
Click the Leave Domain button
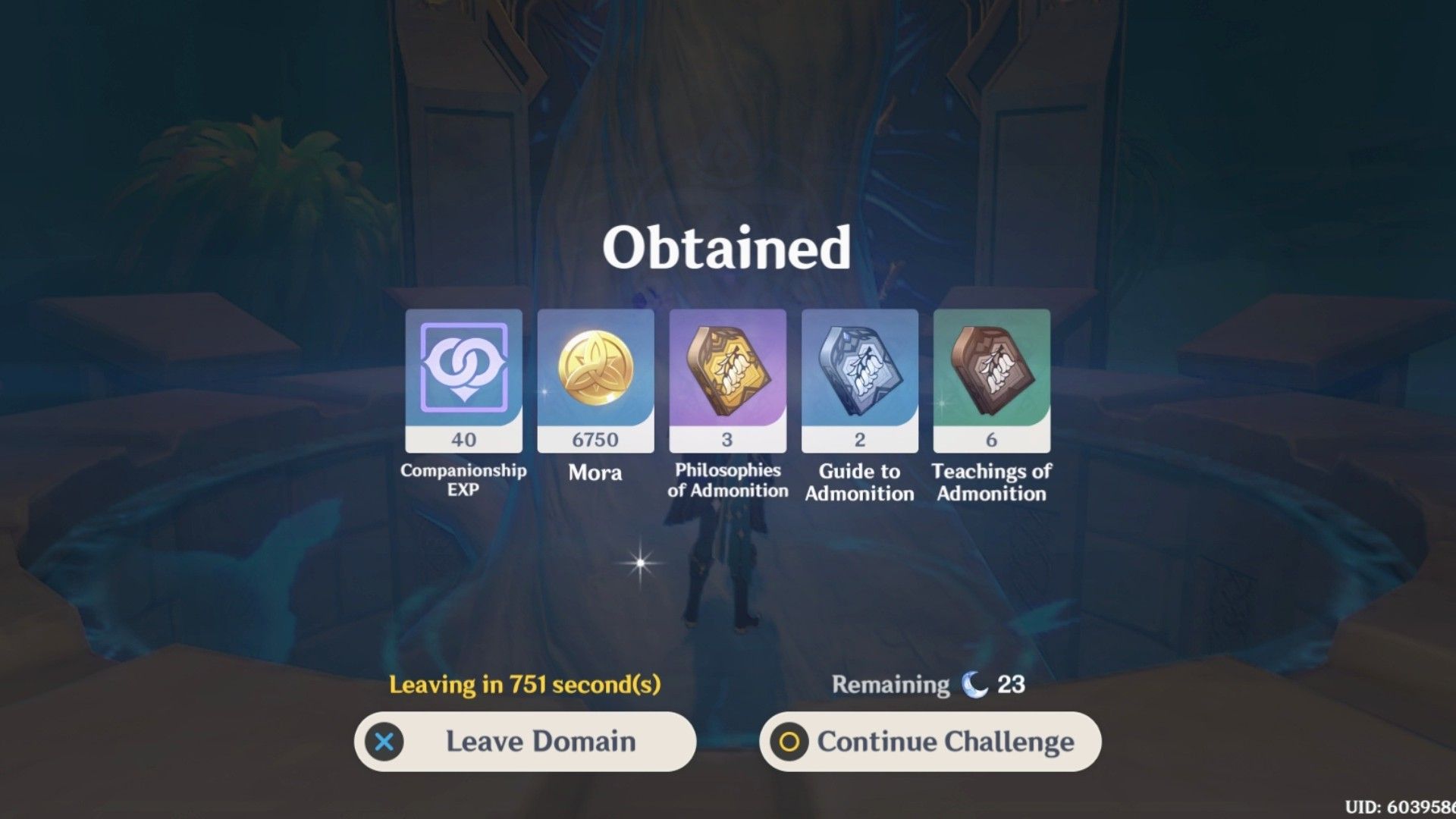click(x=526, y=742)
